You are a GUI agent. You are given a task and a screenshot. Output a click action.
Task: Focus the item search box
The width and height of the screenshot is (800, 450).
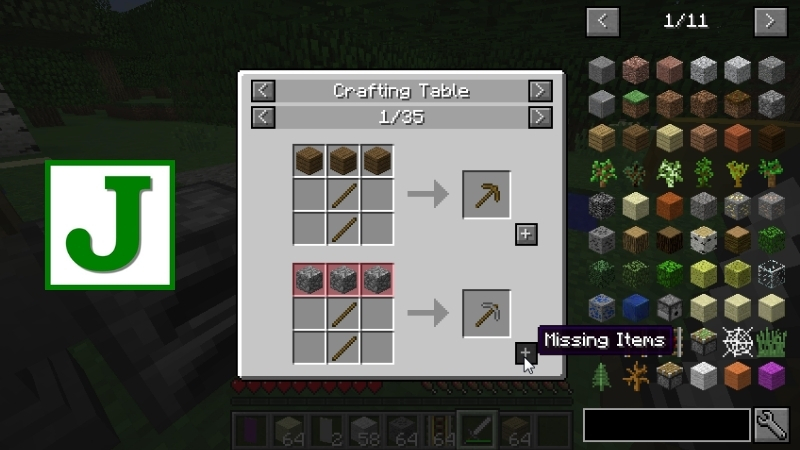[666, 424]
